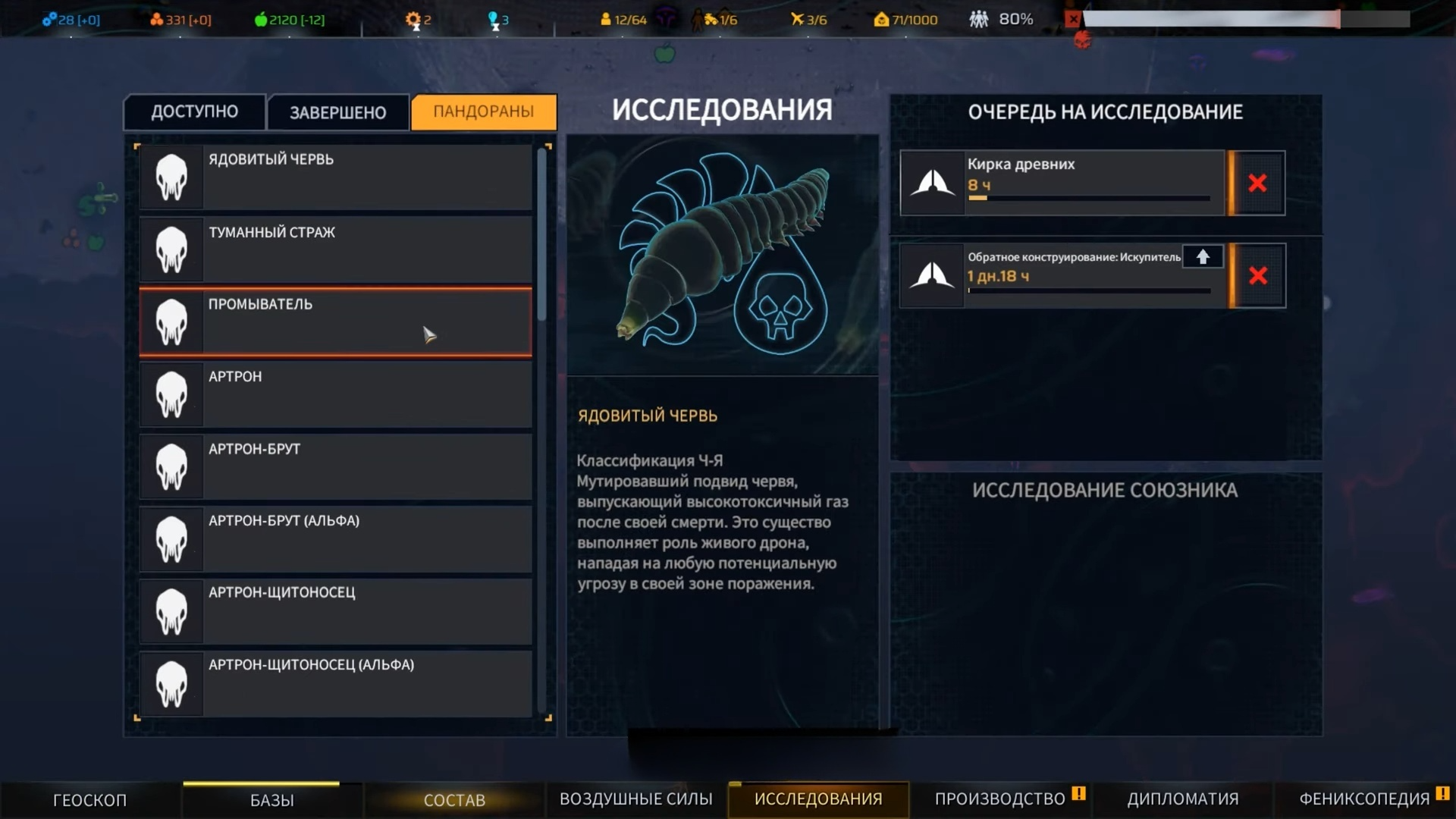This screenshot has height=819, width=1456.
Task: Open the ЗАВЕРШЕНО research tab
Action: [337, 113]
